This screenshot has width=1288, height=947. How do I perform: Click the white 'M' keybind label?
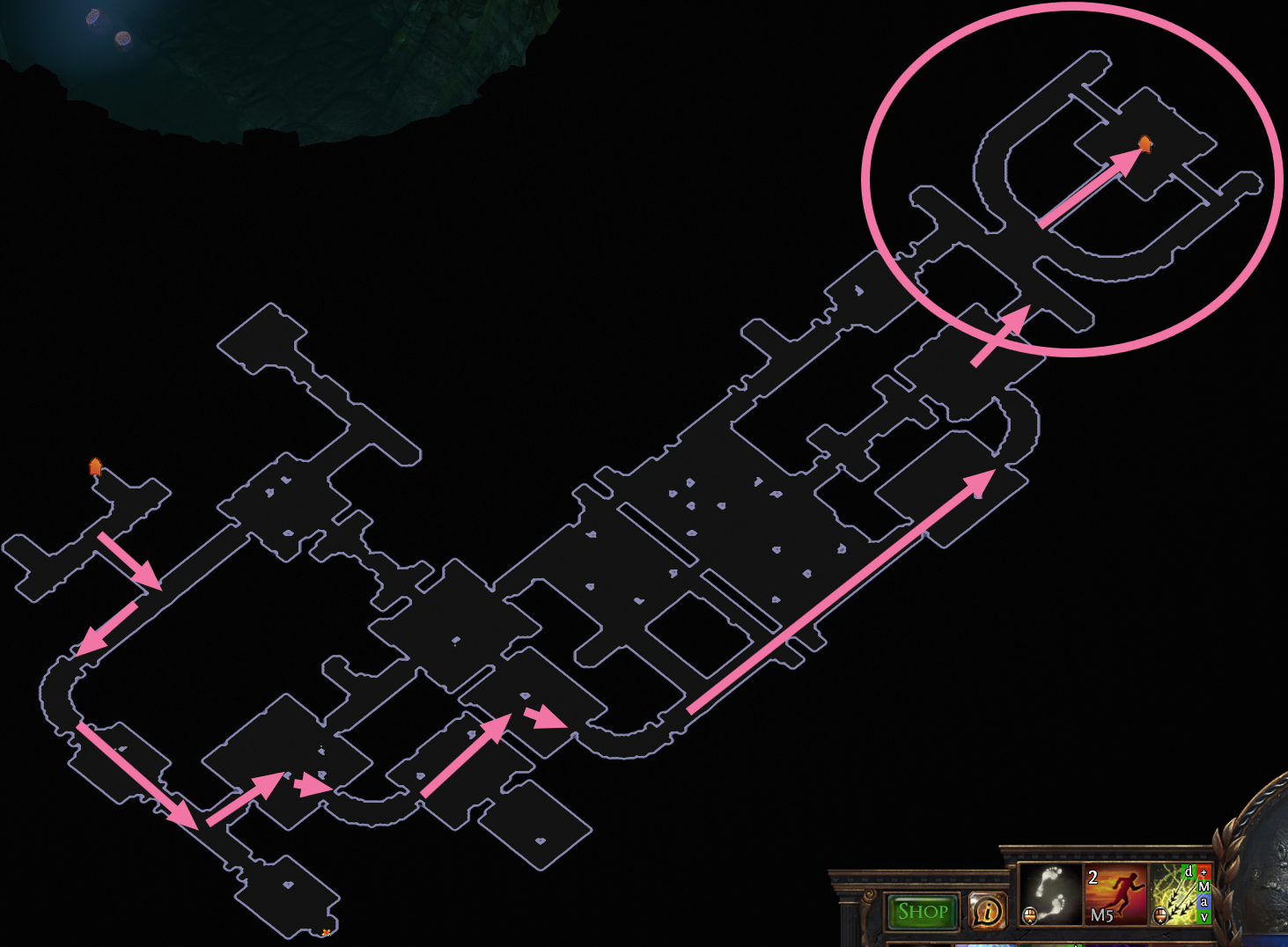coord(1203,886)
